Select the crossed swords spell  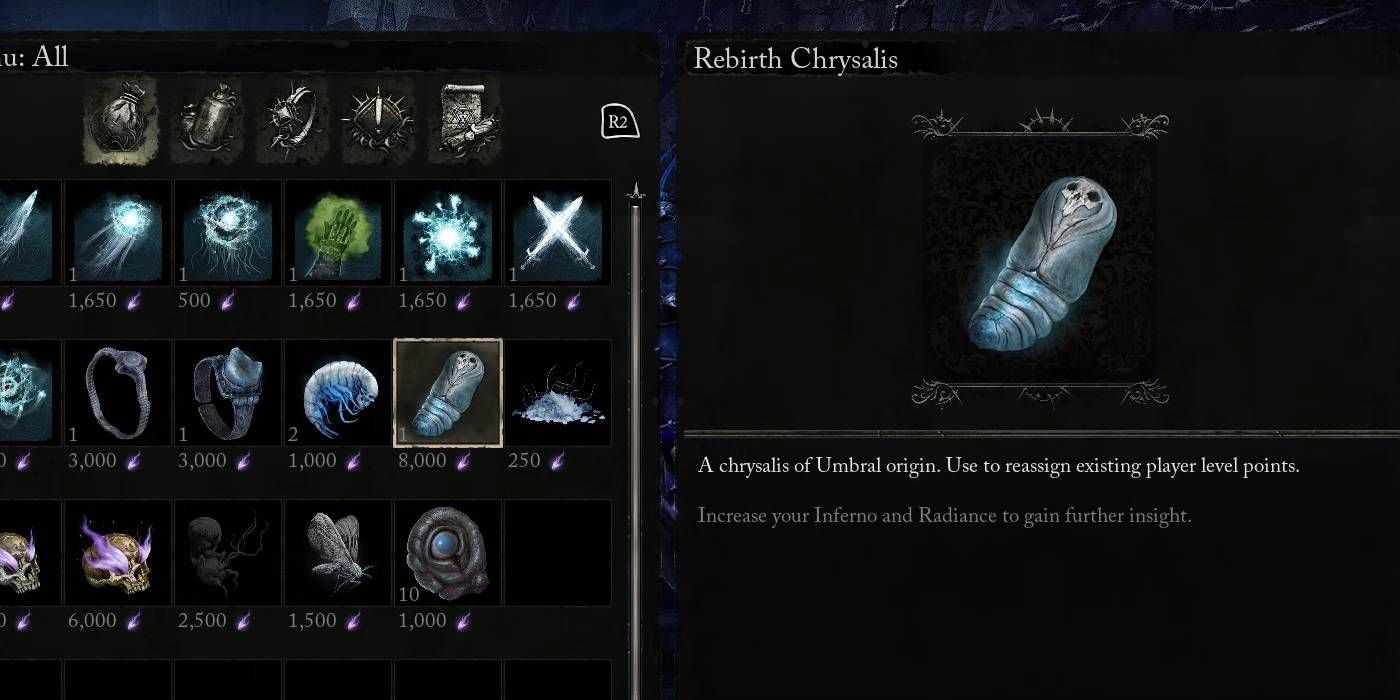point(558,233)
